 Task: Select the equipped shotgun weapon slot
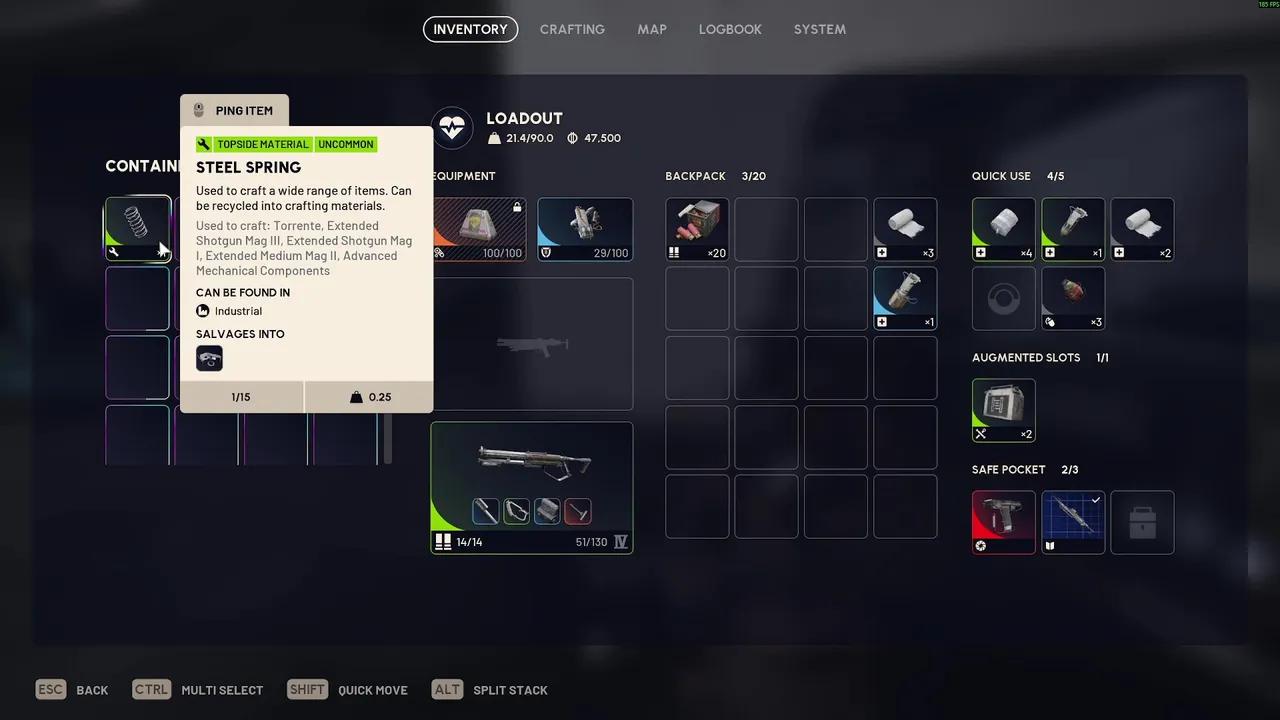click(531, 487)
